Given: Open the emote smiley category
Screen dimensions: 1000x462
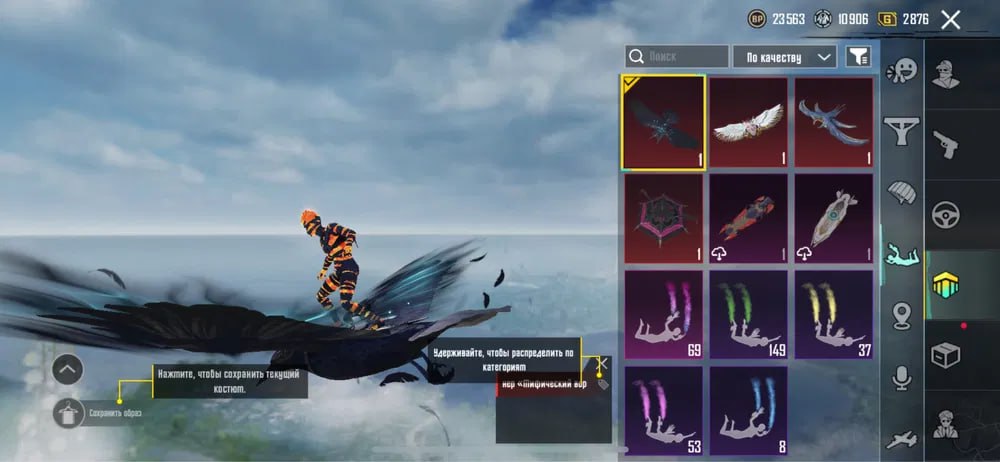Looking at the screenshot, I should point(902,70).
